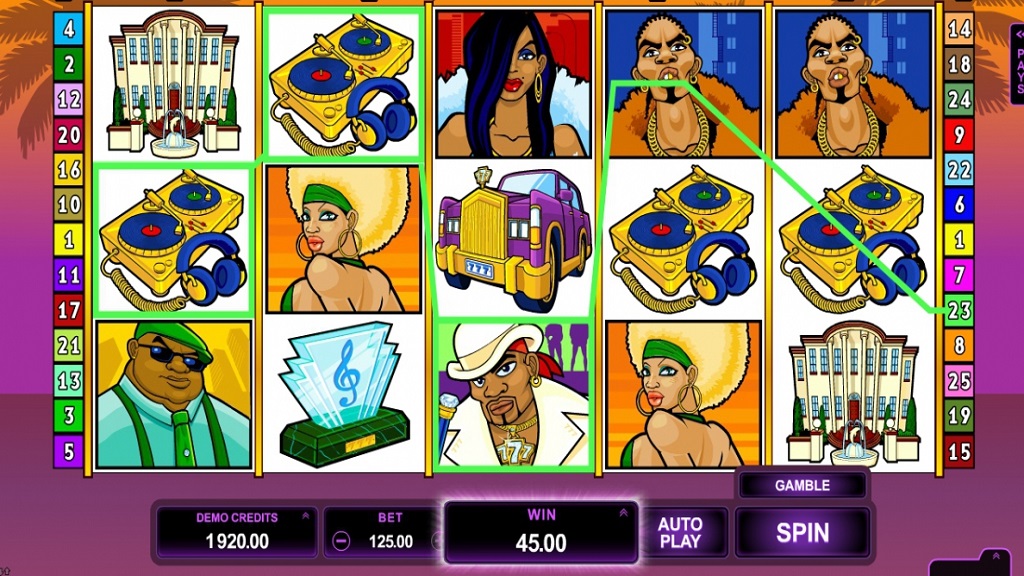Select payline marker number 23

click(x=959, y=310)
